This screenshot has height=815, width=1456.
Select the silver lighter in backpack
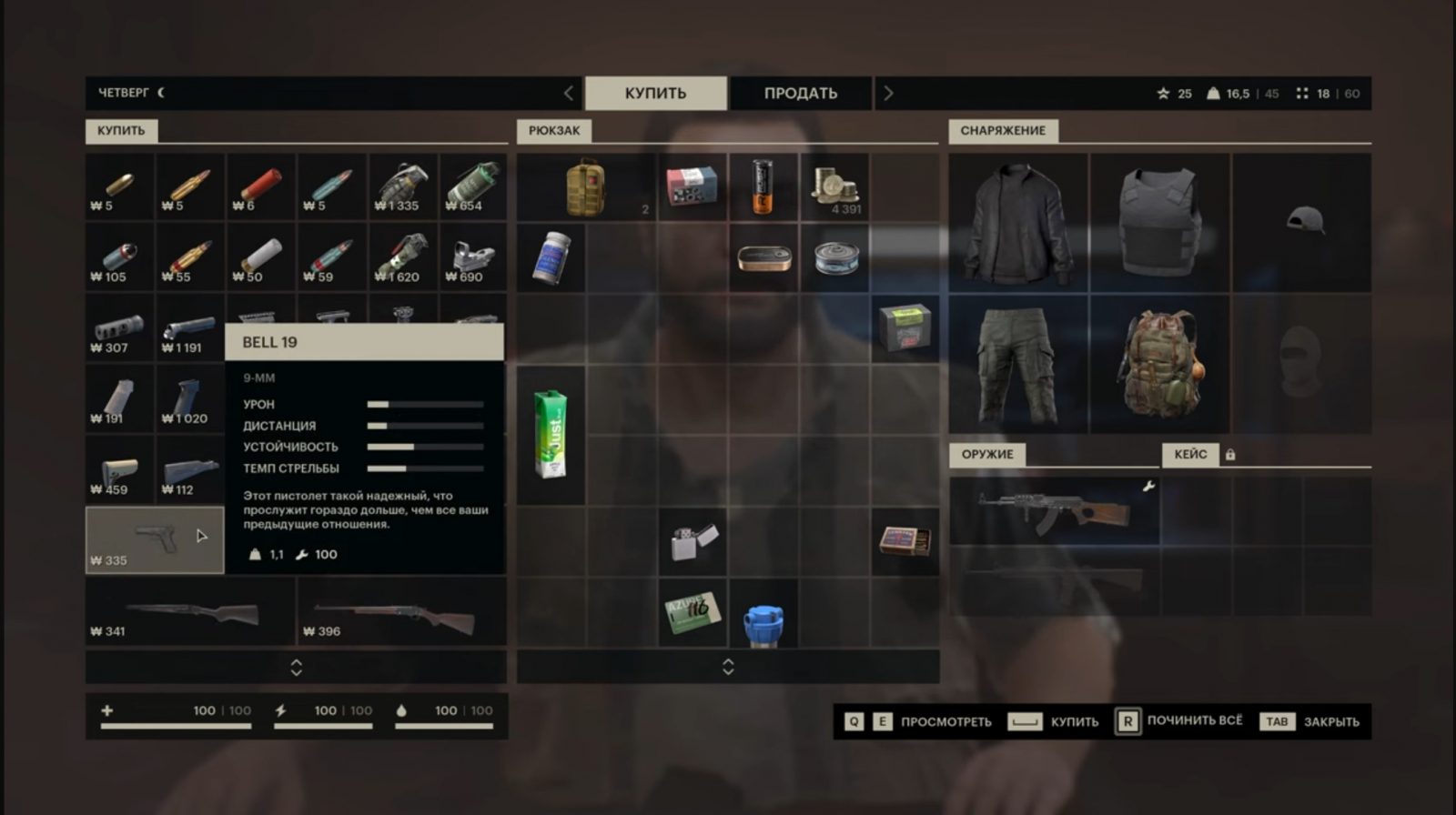pyautogui.click(x=693, y=542)
